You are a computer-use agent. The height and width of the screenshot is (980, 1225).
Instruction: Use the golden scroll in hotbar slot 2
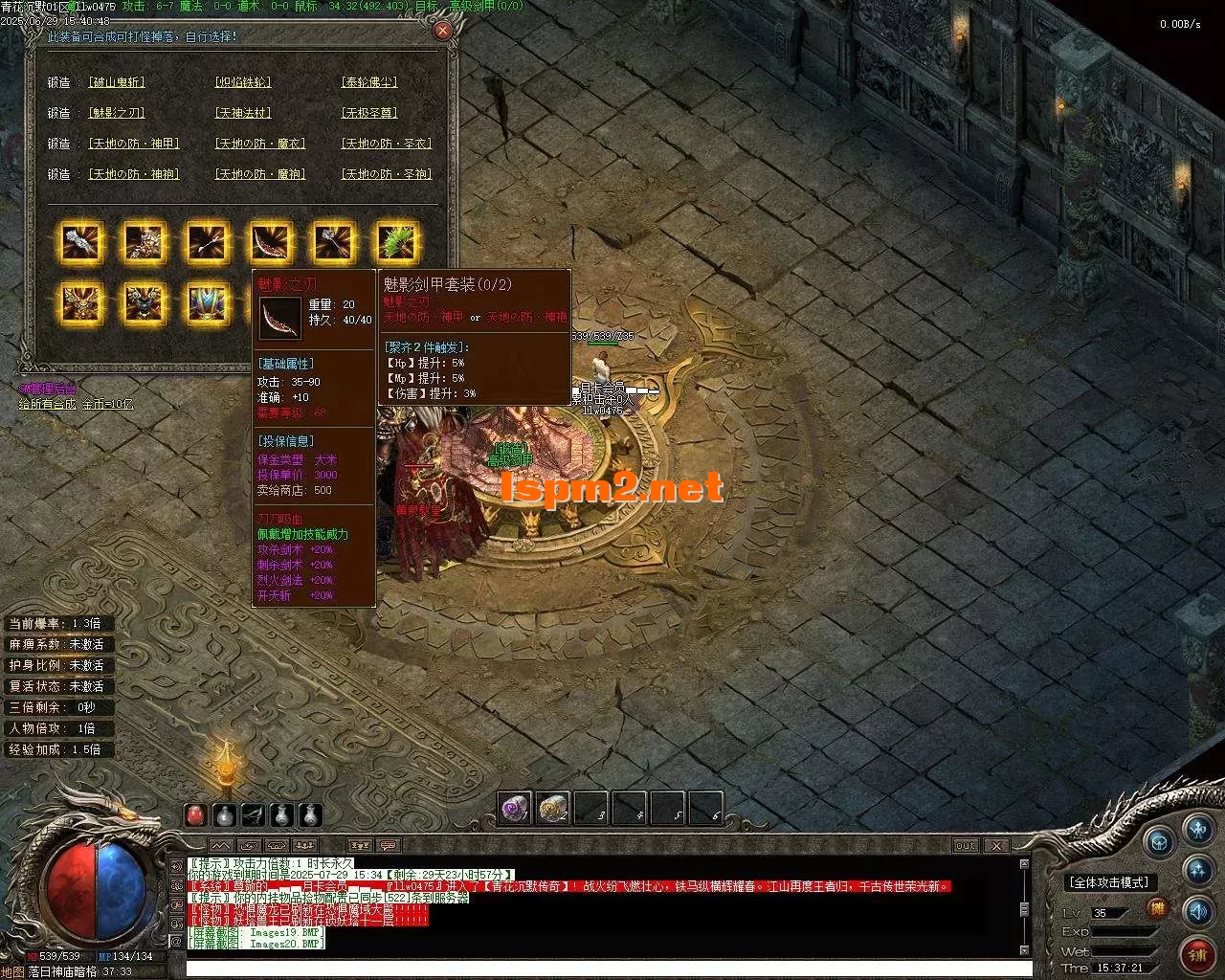tap(553, 809)
